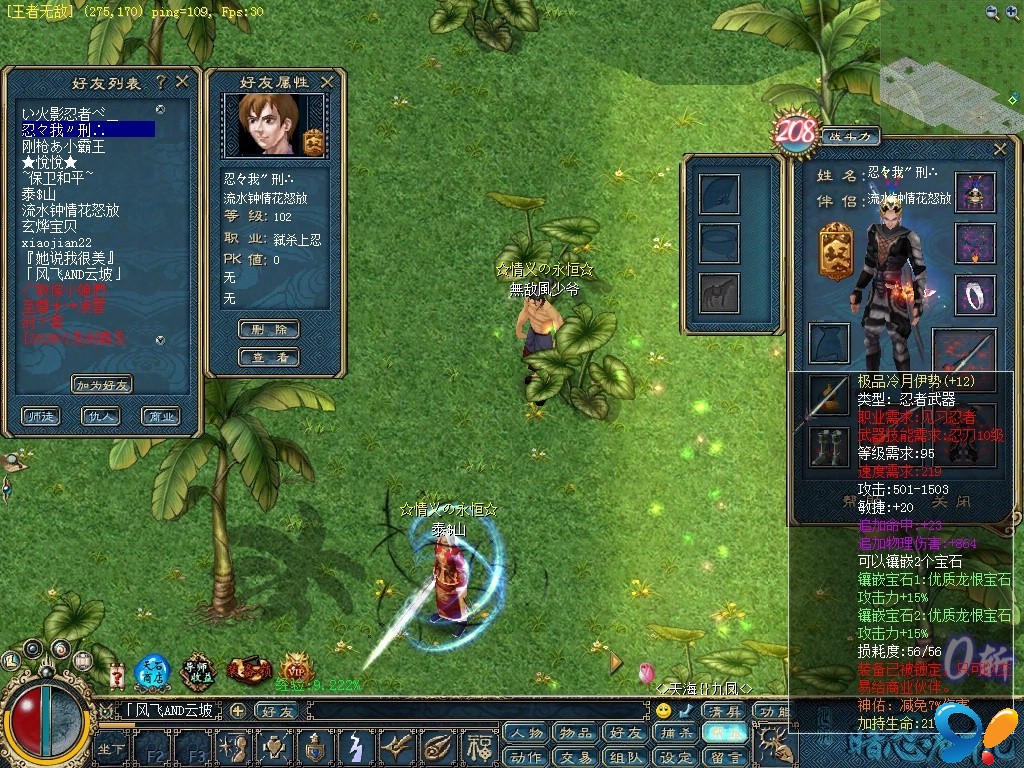This screenshot has width=1024, height=768.
Task: Close the friend attributes panel
Action: point(327,82)
